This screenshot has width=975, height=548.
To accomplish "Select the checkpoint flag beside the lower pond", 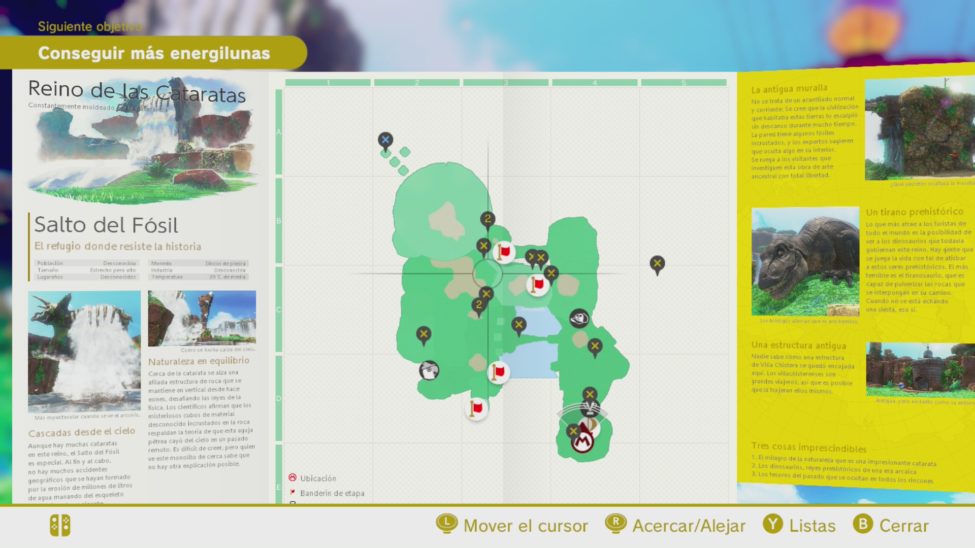I will [498, 373].
